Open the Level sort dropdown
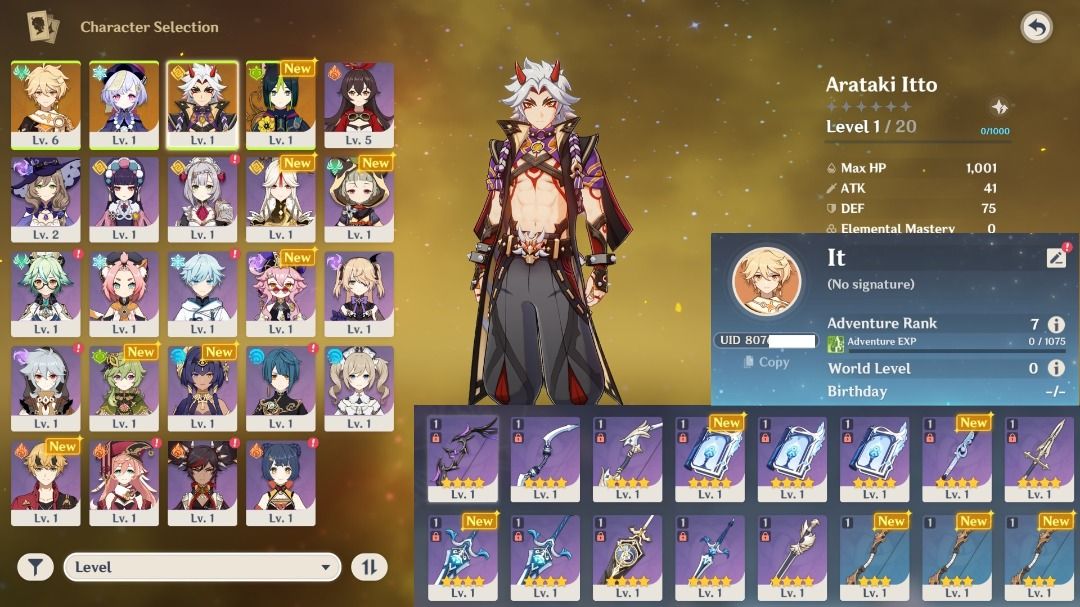 click(202, 567)
